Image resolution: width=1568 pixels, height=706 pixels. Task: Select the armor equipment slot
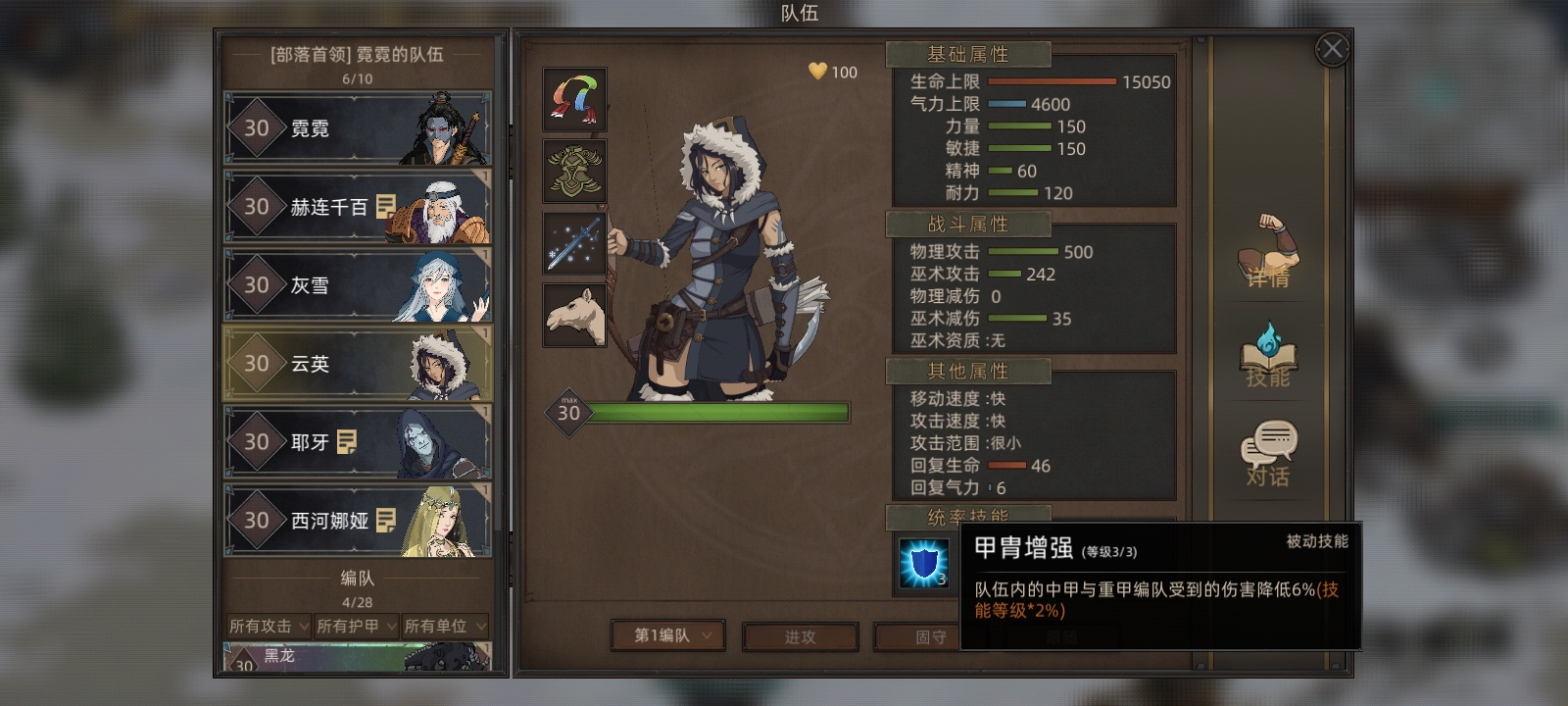[x=575, y=171]
